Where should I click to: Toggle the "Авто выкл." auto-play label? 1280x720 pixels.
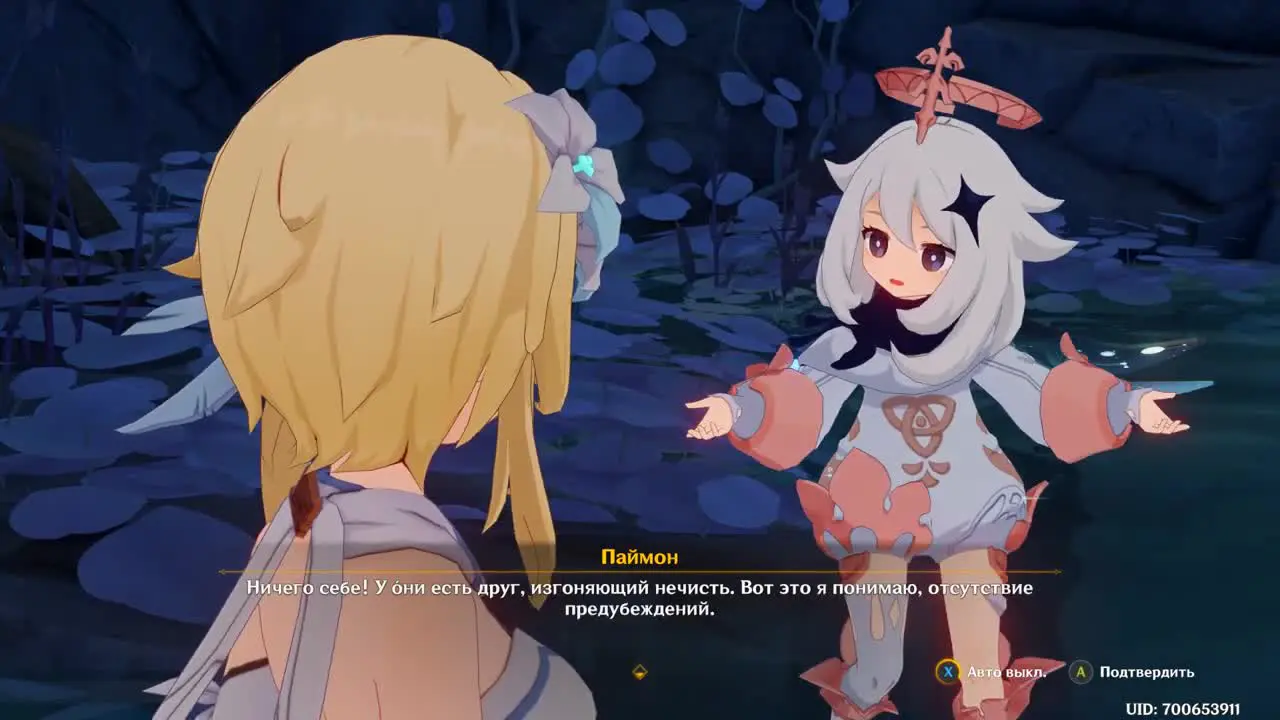(1006, 672)
